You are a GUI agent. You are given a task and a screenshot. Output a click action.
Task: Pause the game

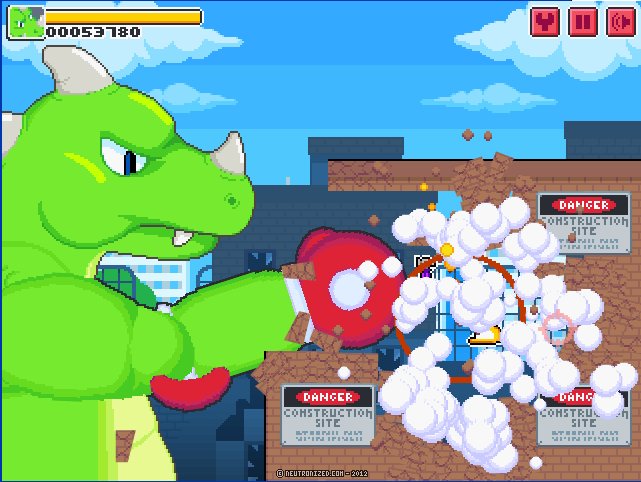(x=582, y=21)
